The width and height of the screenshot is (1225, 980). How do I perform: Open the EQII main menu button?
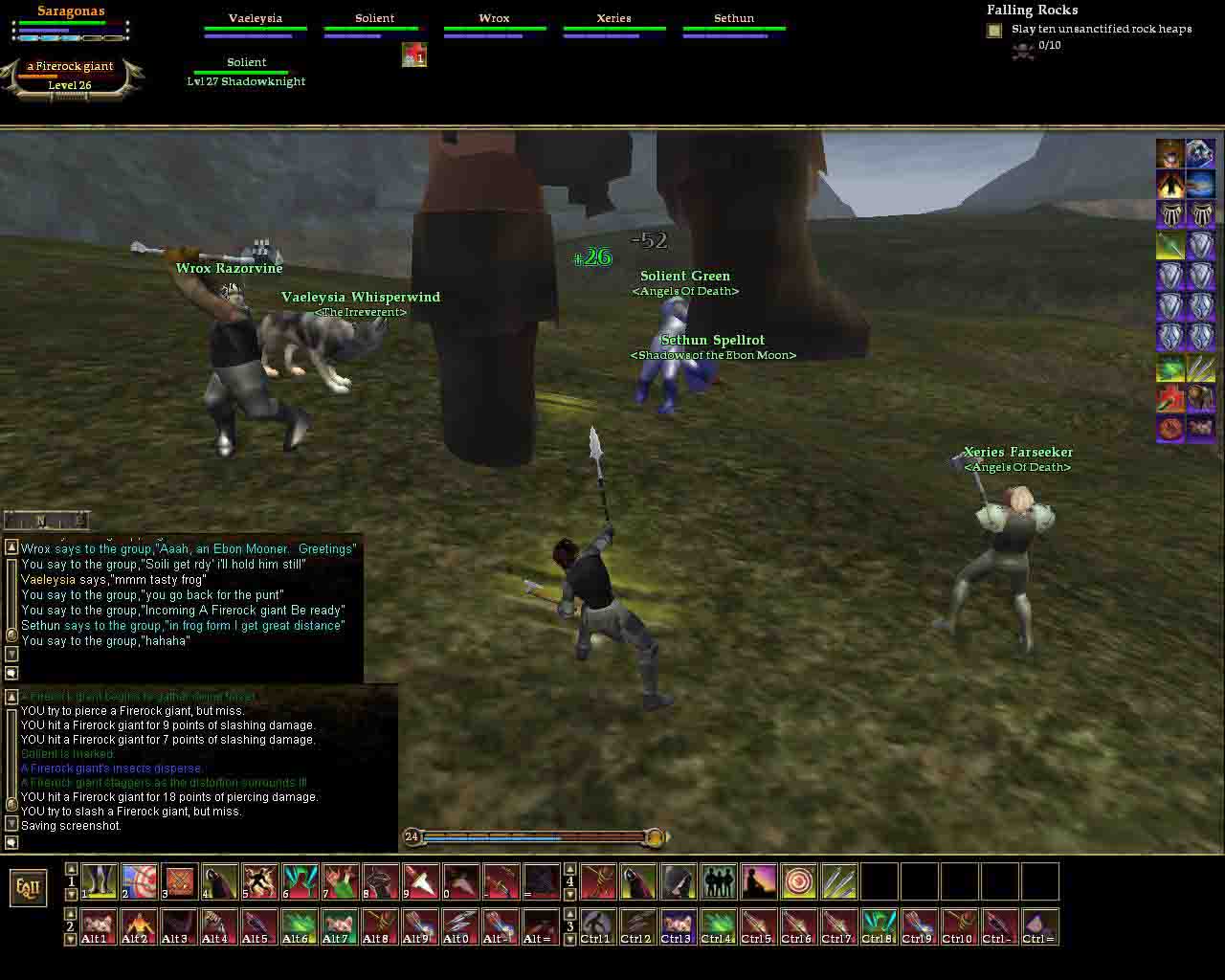[28, 888]
